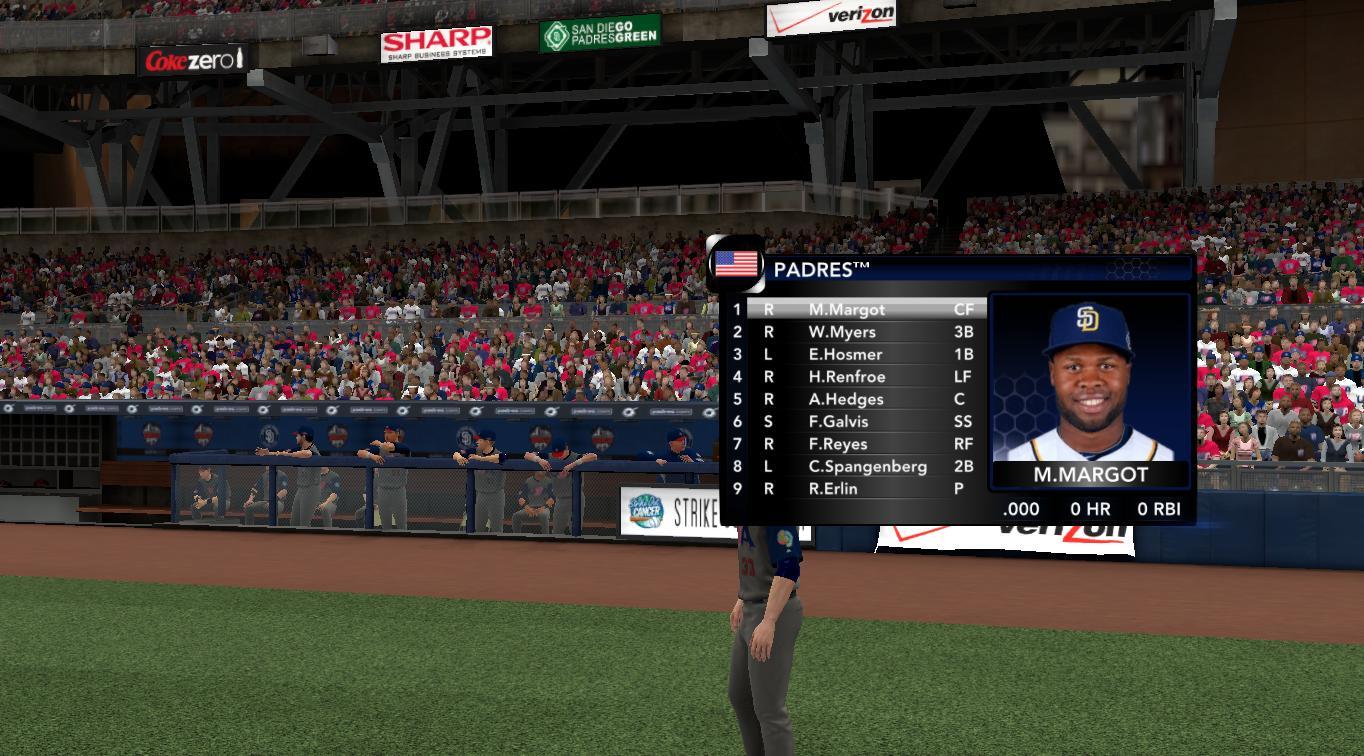
Task: Click the H.Renfroe lineup entry
Action: click(847, 377)
